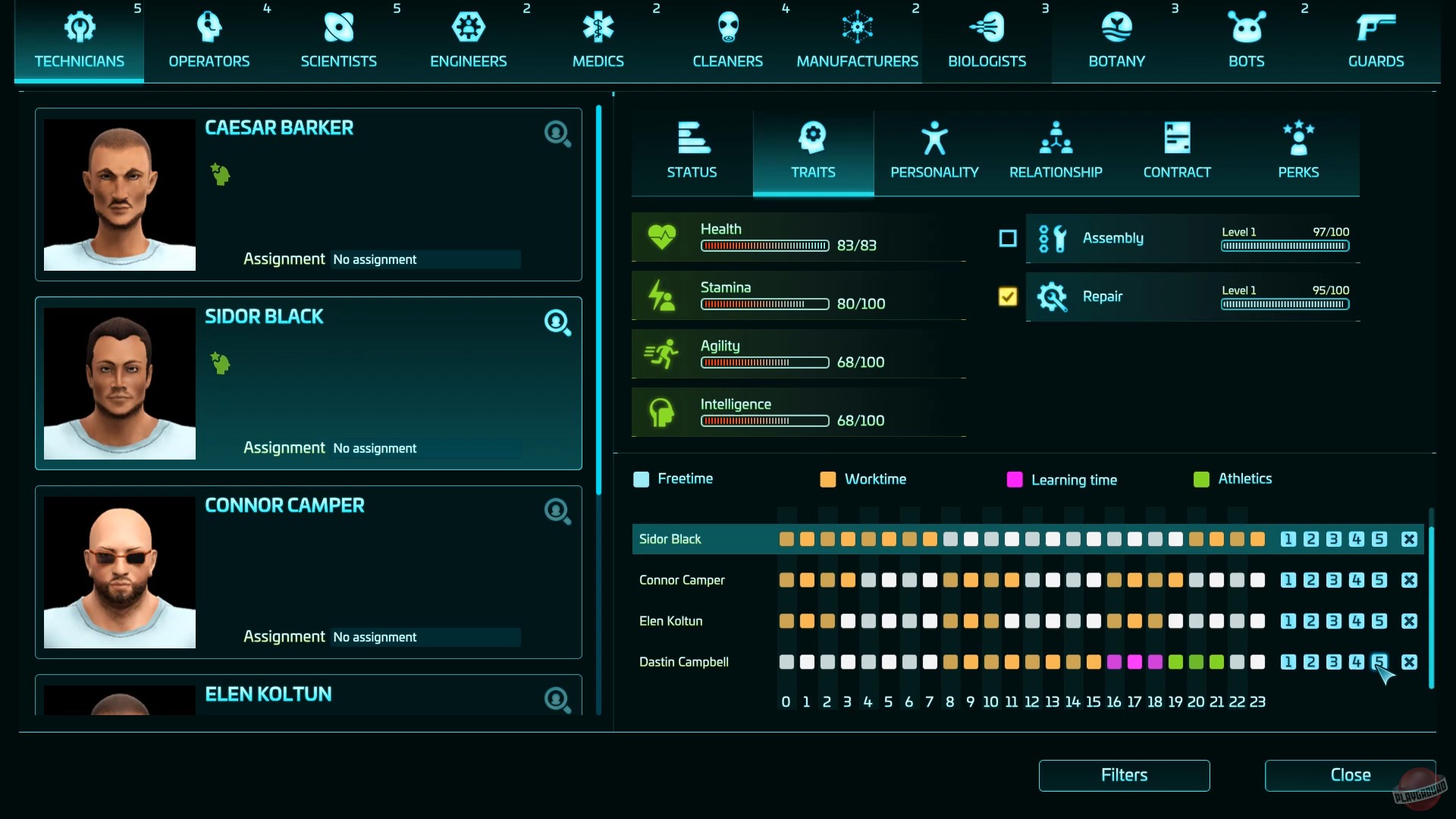Clear Dastin Campbell's schedule with the X
The width and height of the screenshot is (1456, 819).
(1409, 662)
